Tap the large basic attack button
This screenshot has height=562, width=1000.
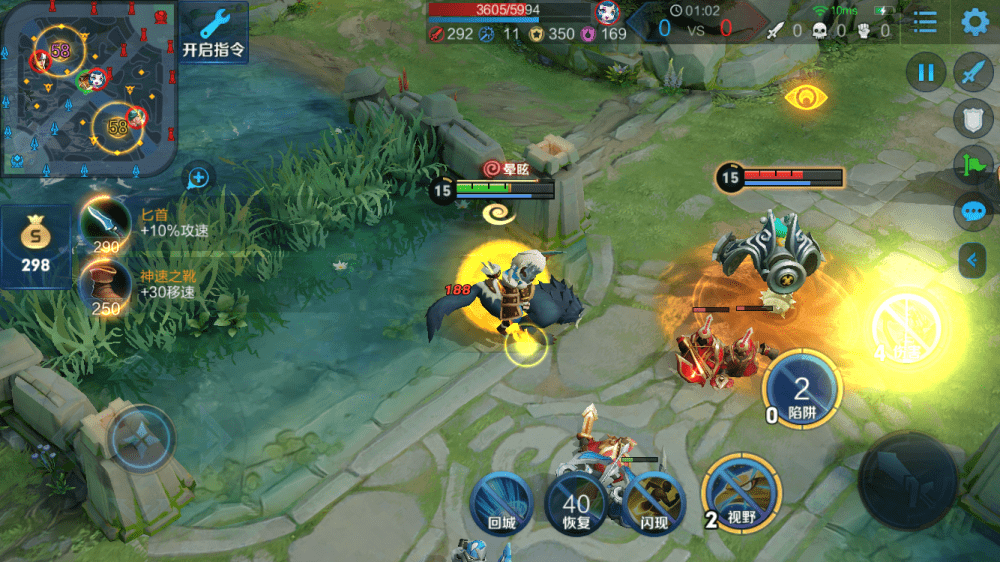908,481
